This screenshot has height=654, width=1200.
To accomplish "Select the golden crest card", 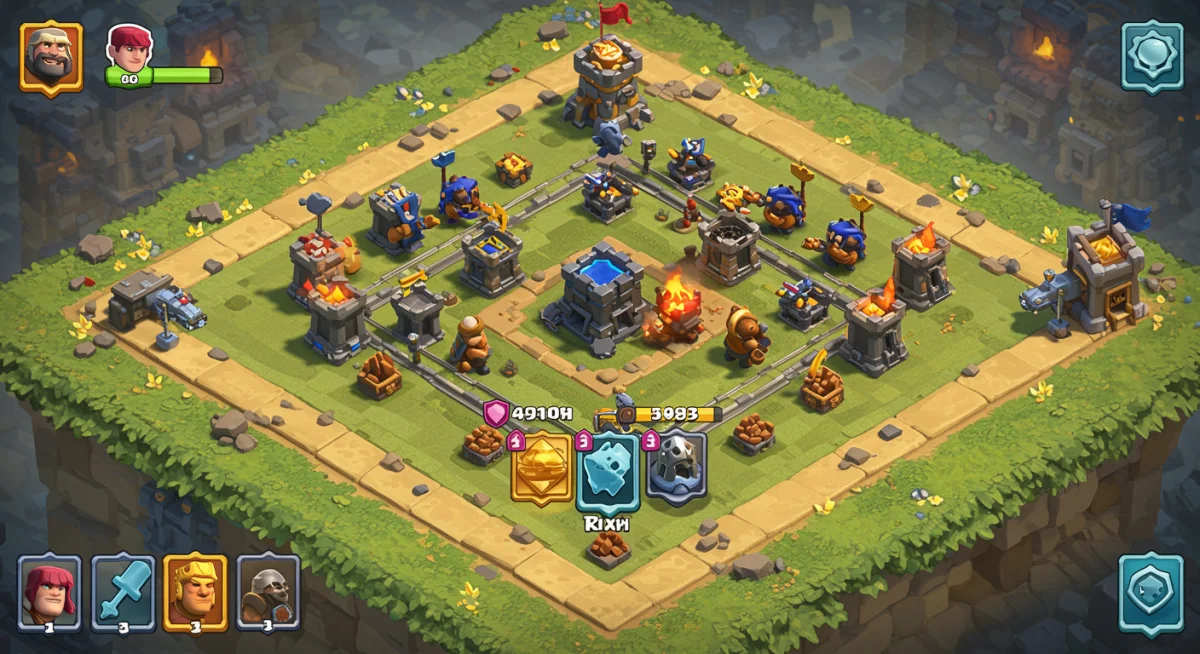I will (542, 467).
